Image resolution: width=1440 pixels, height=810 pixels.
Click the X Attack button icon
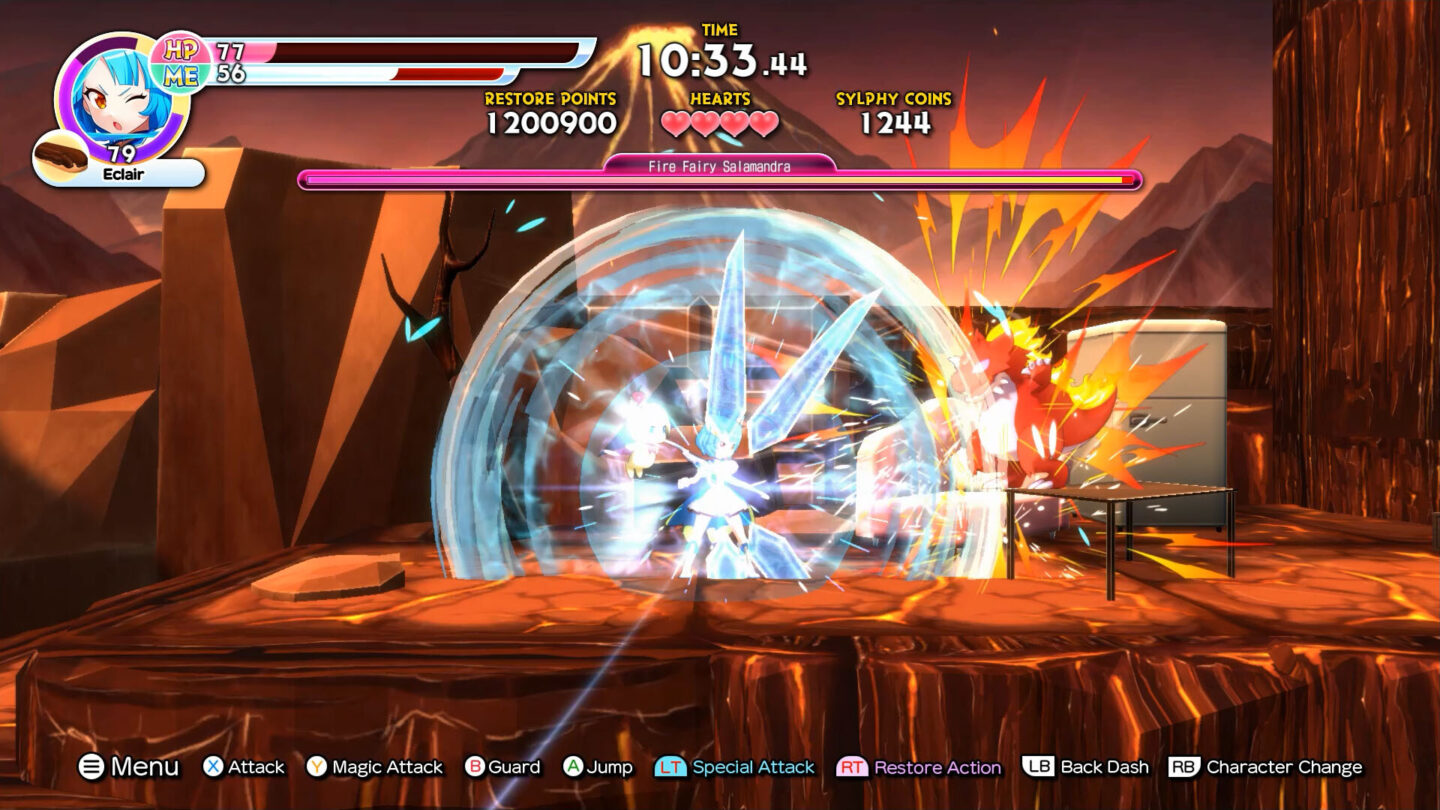point(213,767)
